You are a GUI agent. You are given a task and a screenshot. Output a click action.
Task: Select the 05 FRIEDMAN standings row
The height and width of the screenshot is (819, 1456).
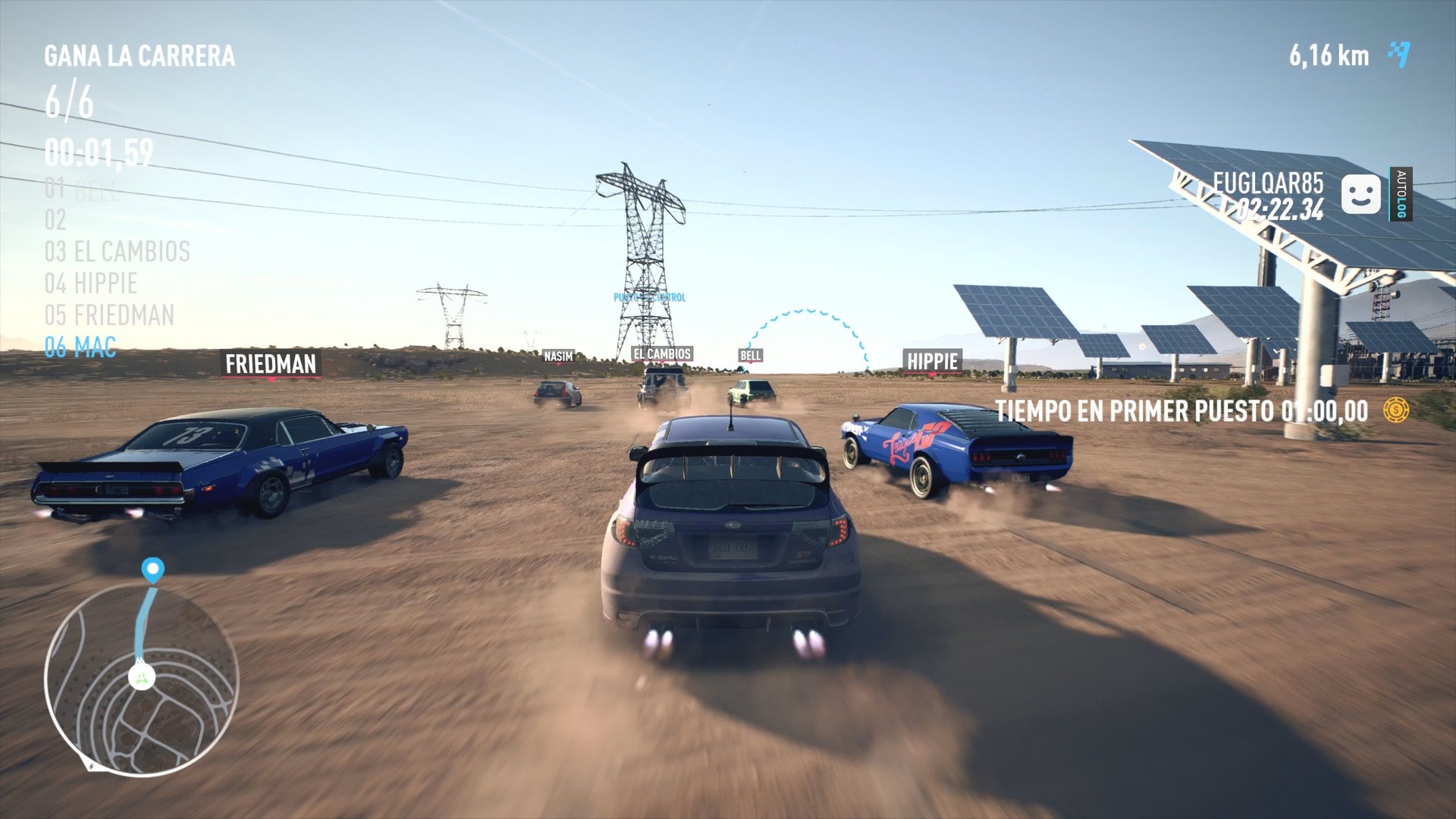[x=111, y=315]
